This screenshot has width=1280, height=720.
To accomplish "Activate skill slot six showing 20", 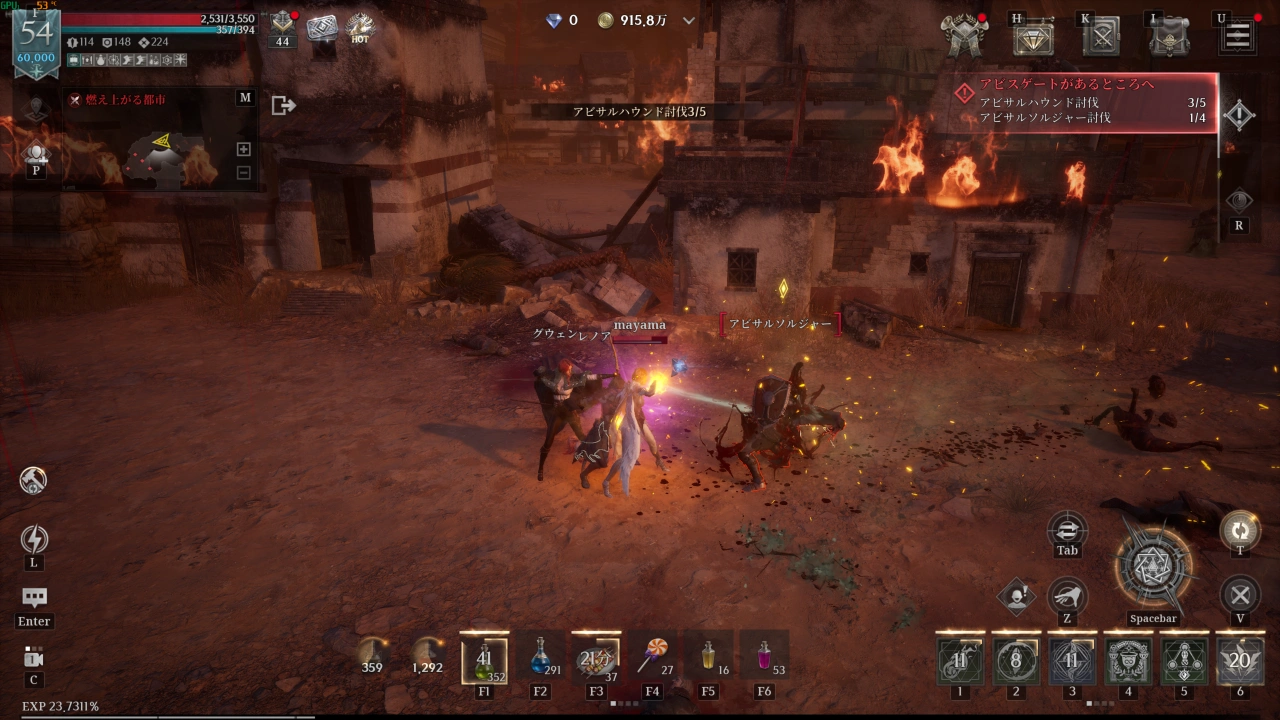I will point(1240,661).
